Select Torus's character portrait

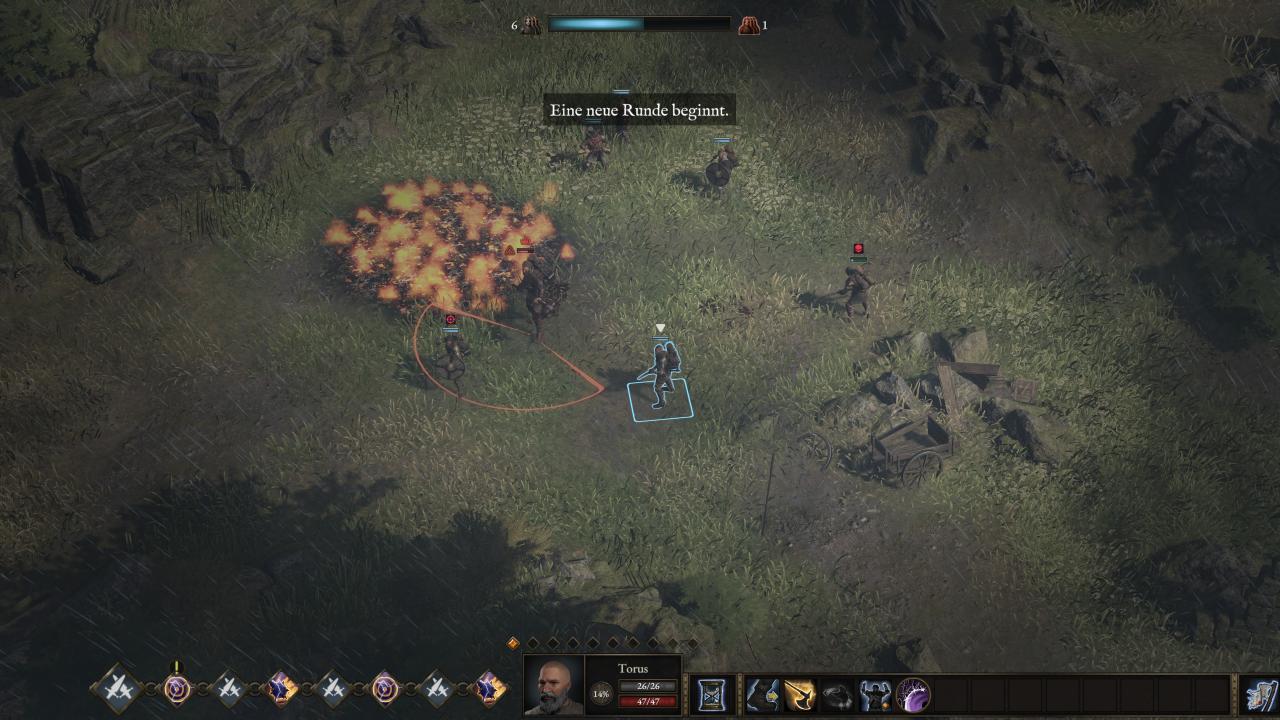(x=554, y=686)
